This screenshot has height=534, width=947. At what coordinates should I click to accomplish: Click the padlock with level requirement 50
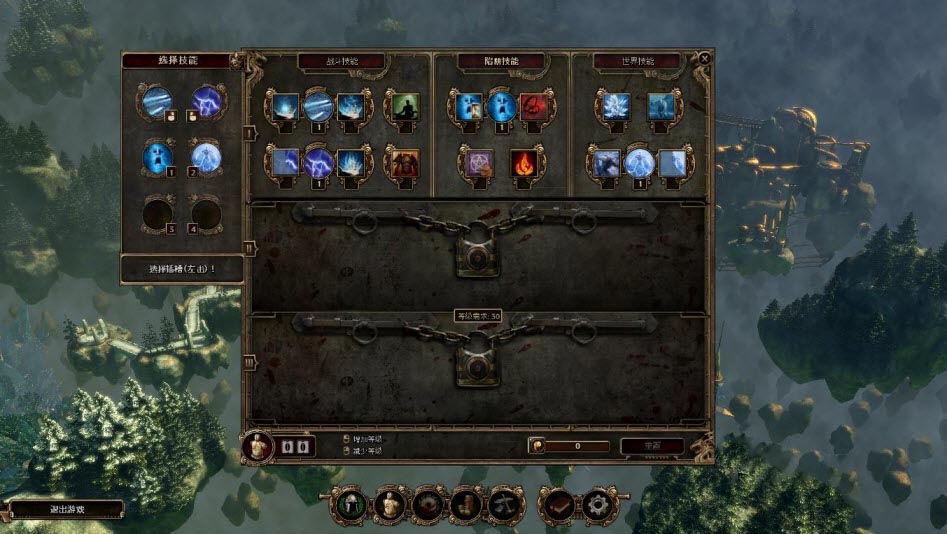click(478, 364)
